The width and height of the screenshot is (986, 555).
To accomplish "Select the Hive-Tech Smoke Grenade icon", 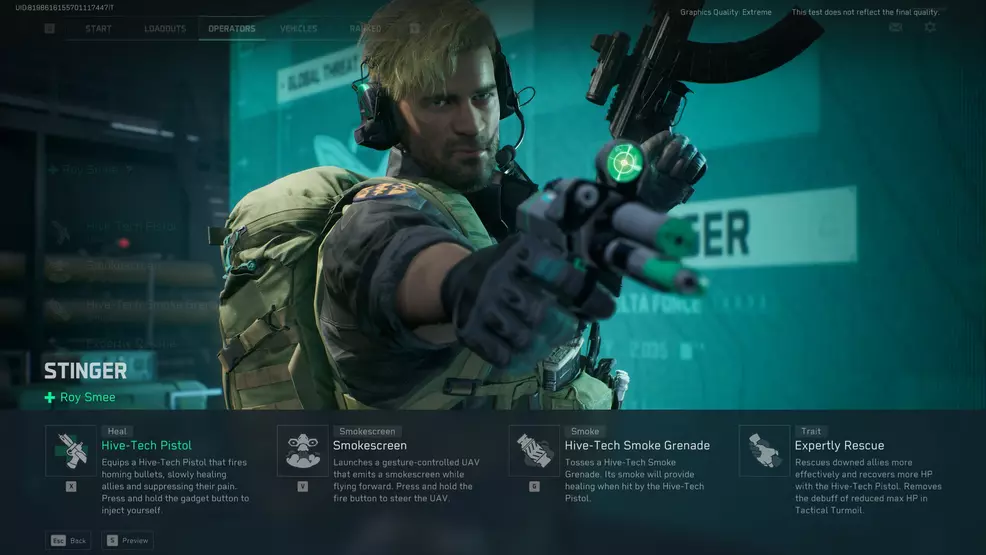I will pos(534,451).
